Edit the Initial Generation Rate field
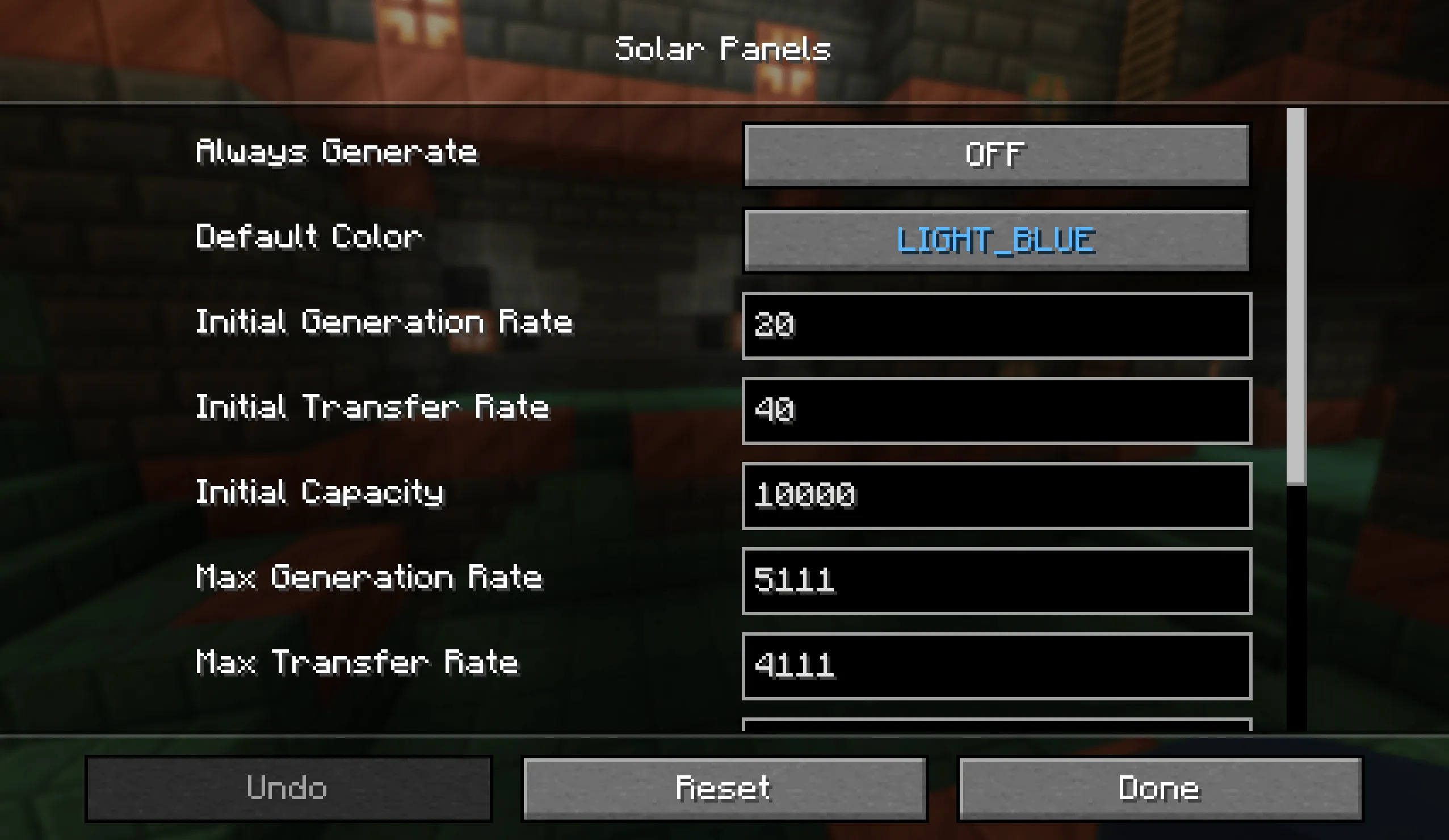Viewport: 1449px width, 840px height. [x=997, y=325]
